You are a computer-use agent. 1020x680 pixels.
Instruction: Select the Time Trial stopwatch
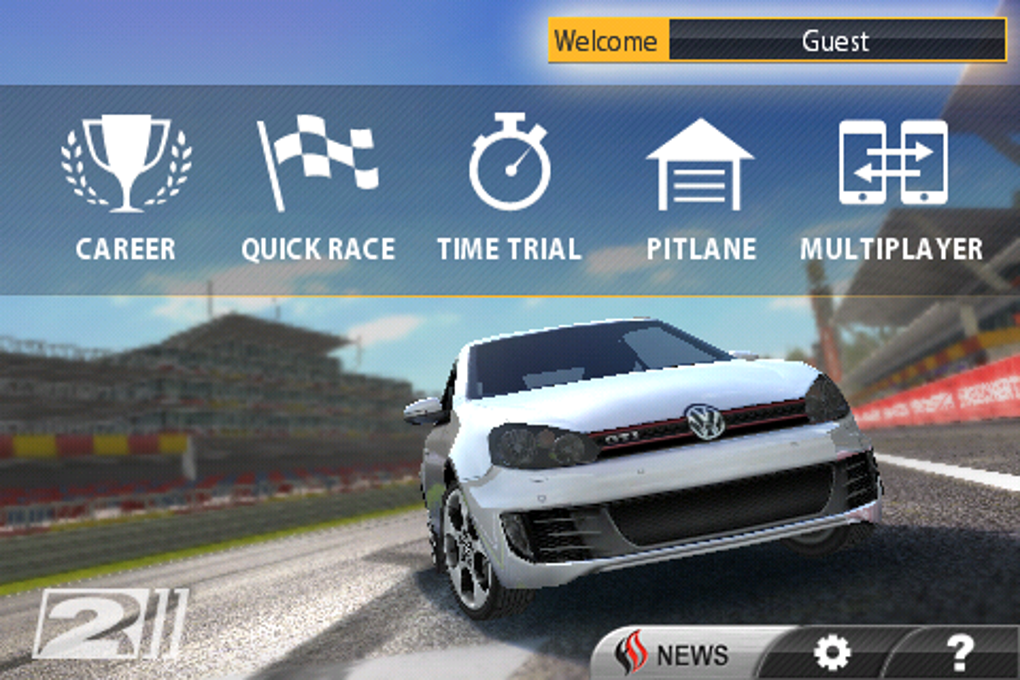[509, 189]
